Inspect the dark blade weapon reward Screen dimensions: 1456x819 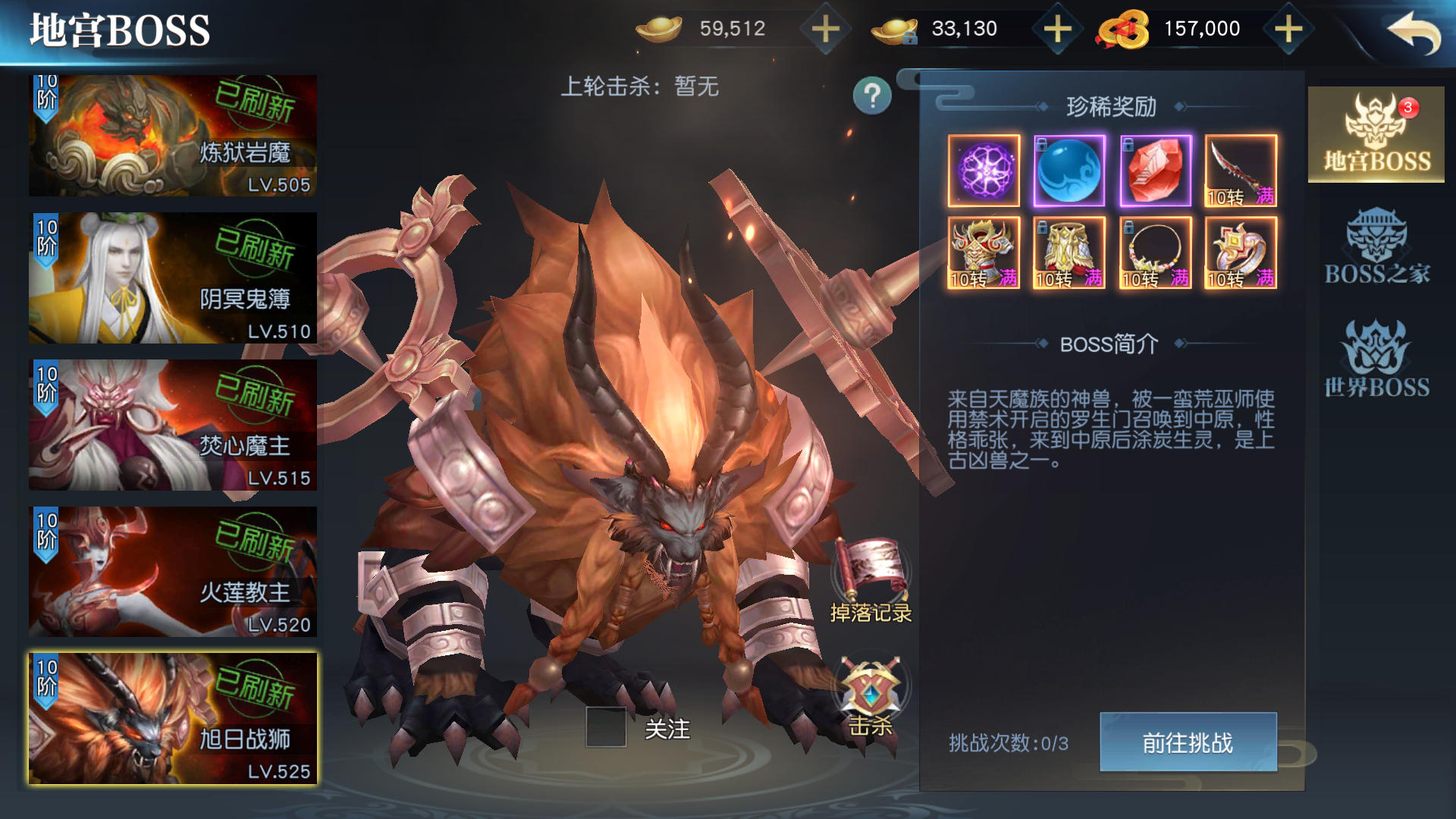tap(1241, 171)
